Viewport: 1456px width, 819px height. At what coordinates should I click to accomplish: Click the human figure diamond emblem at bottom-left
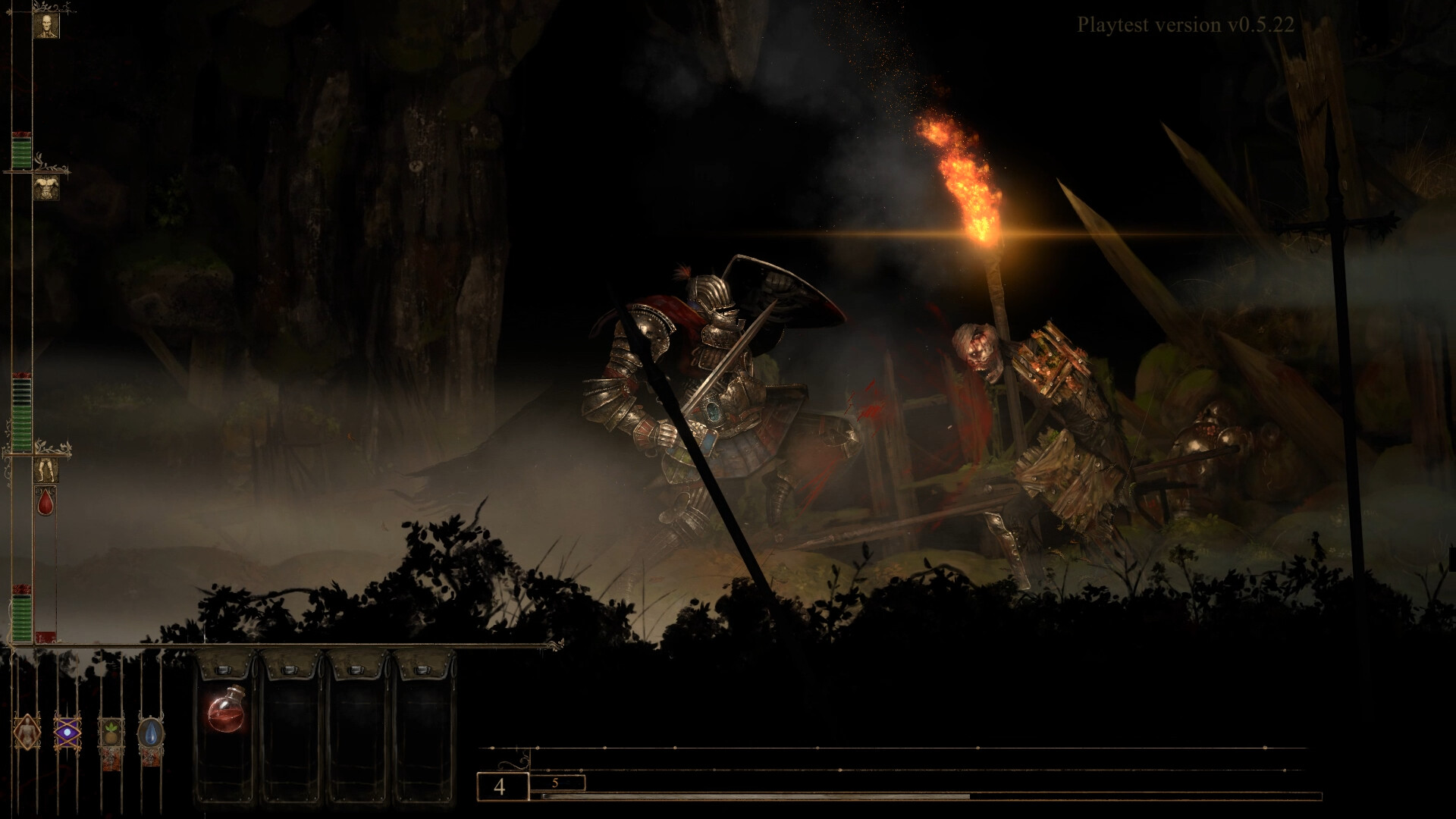pos(27,733)
